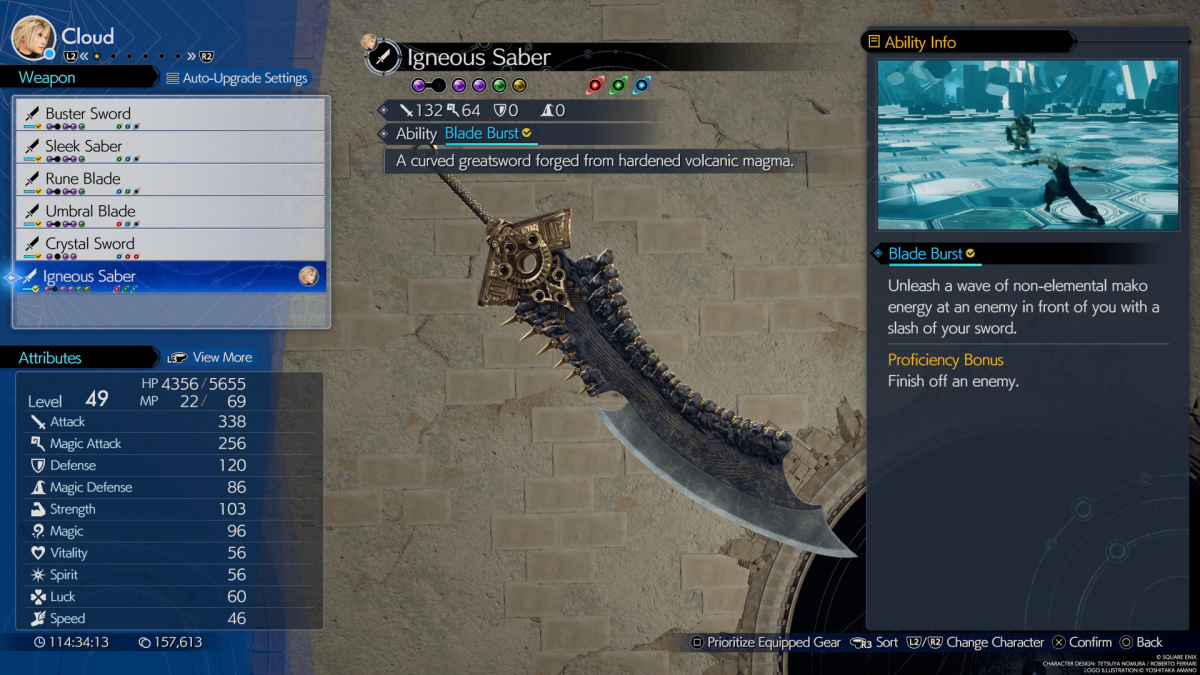Open Auto-Upgrade Settings

[x=237, y=78]
